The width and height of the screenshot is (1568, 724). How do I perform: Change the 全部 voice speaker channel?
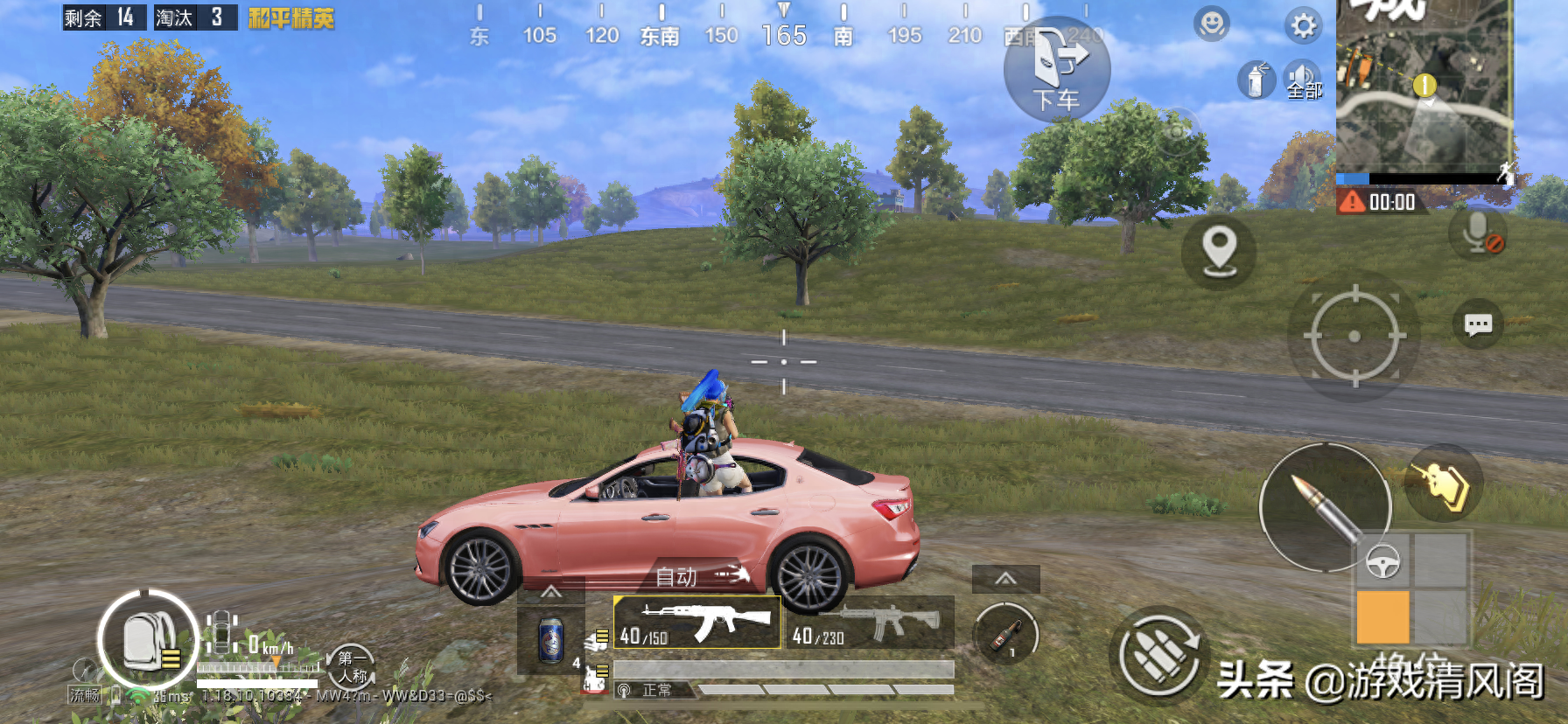1303,80
